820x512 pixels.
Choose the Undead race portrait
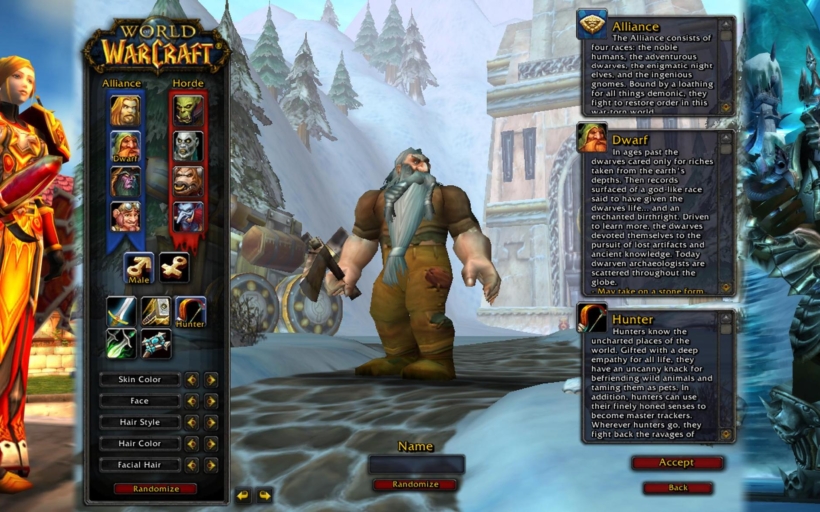(x=188, y=146)
